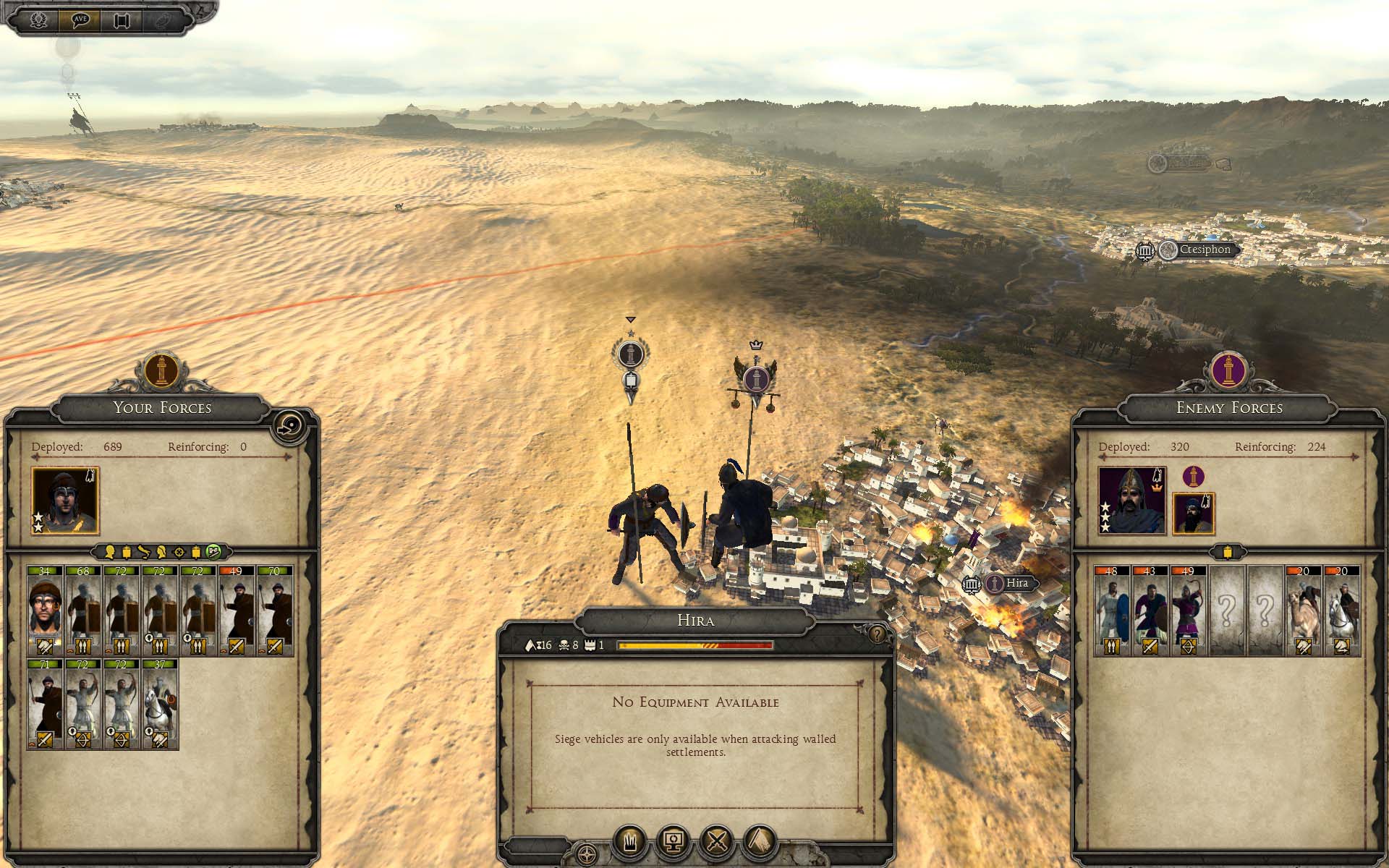This screenshot has width=1389, height=868.
Task: Open the AVE speech bubble advisor tab
Action: point(80,20)
